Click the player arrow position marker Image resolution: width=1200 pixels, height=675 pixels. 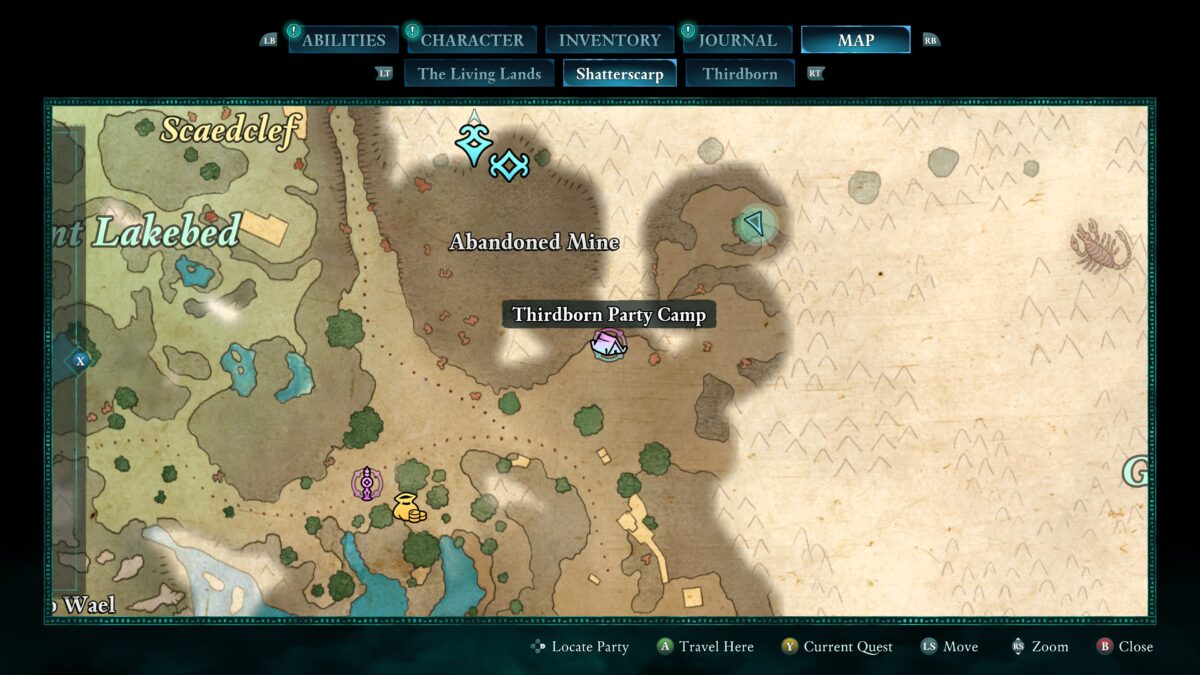755,223
